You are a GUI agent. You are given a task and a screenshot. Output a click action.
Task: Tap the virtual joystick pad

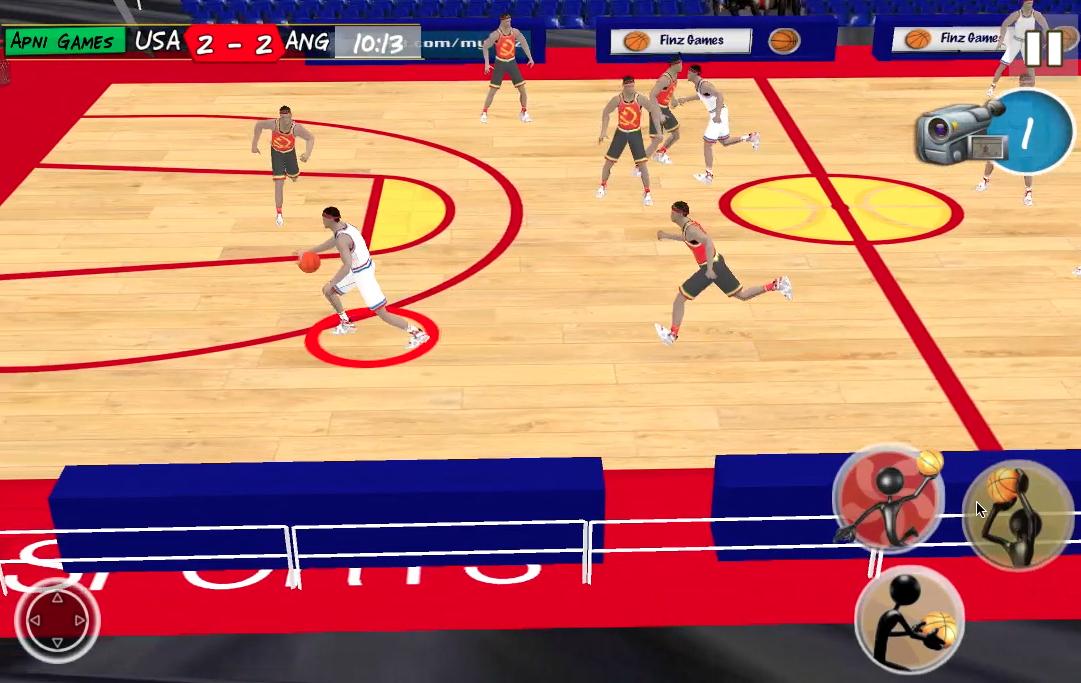tap(57, 621)
